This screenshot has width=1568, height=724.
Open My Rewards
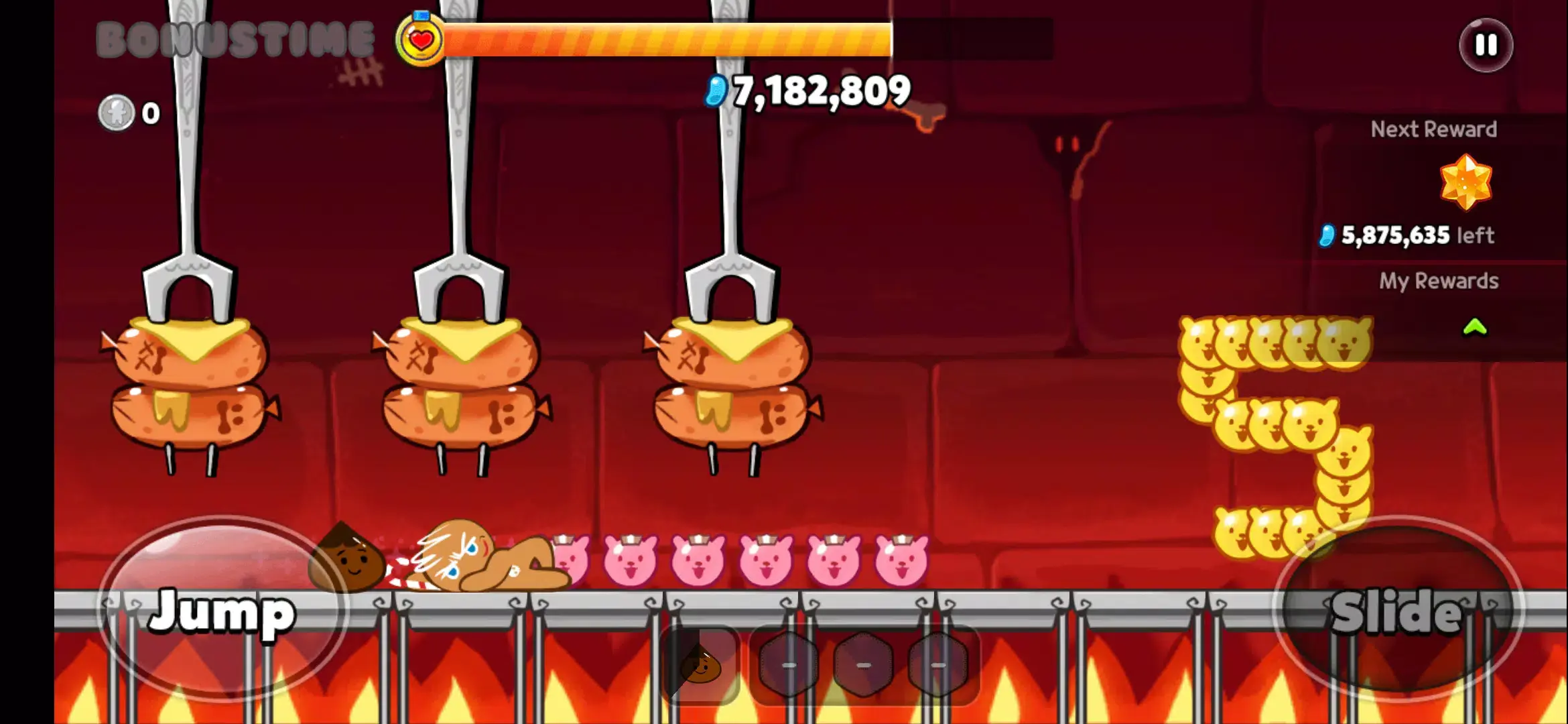pyautogui.click(x=1440, y=281)
